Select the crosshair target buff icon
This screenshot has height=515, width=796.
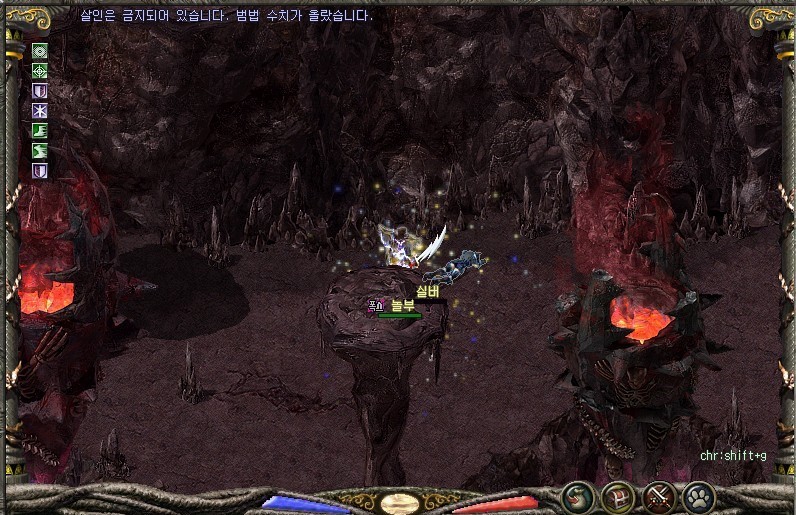[x=40, y=71]
